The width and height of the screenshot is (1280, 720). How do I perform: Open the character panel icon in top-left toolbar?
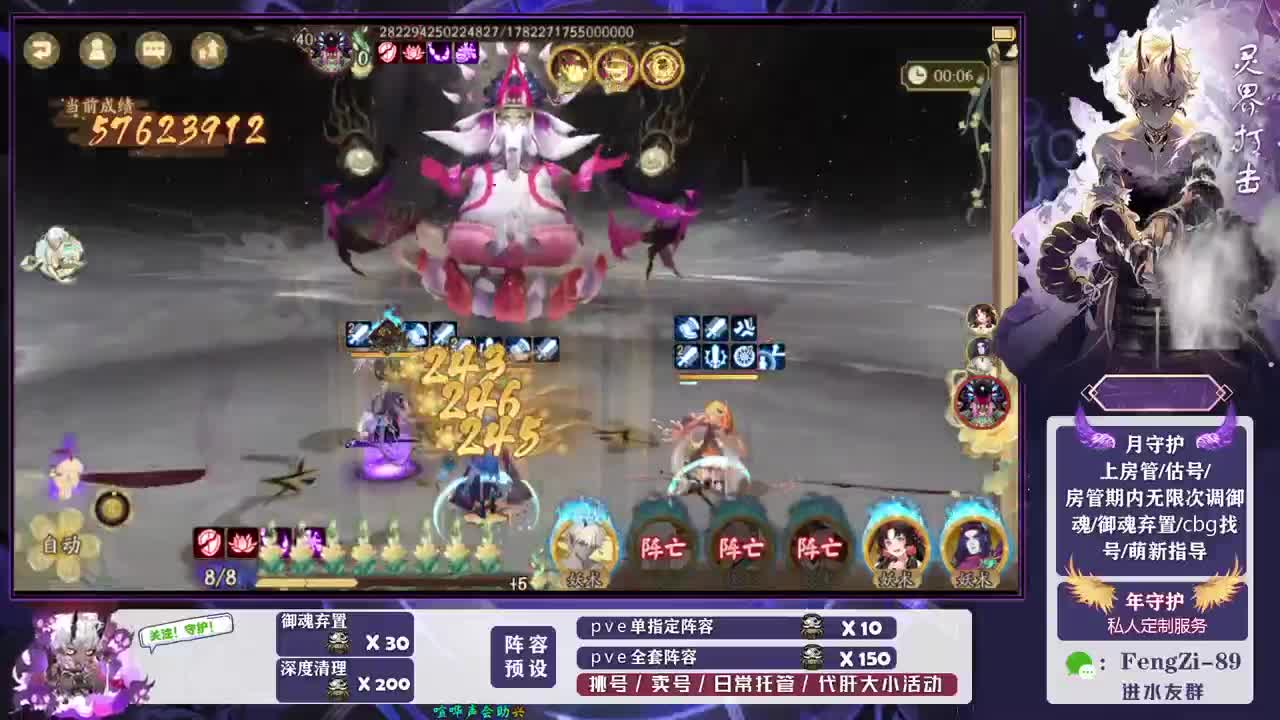pos(96,50)
